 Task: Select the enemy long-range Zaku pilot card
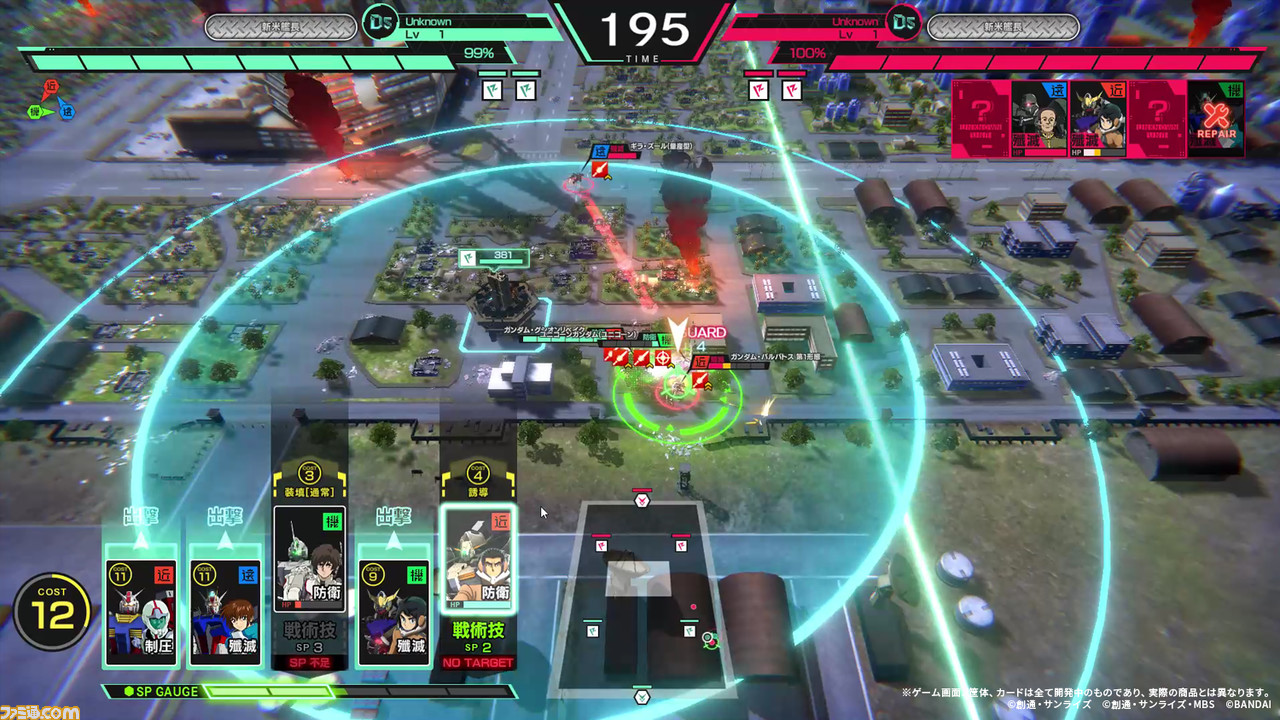[1039, 119]
